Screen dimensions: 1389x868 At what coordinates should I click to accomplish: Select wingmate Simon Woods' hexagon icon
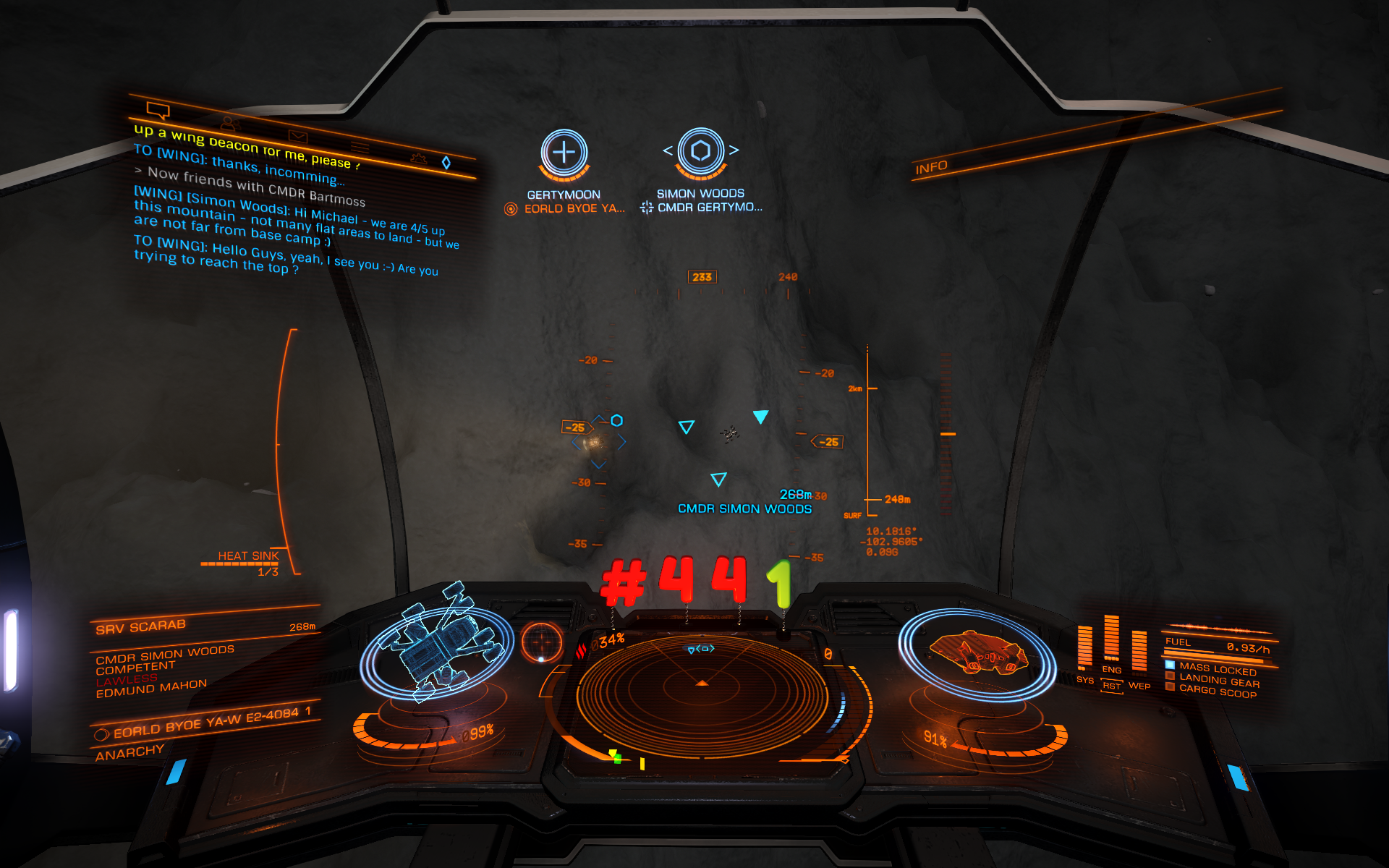pyautogui.click(x=700, y=150)
